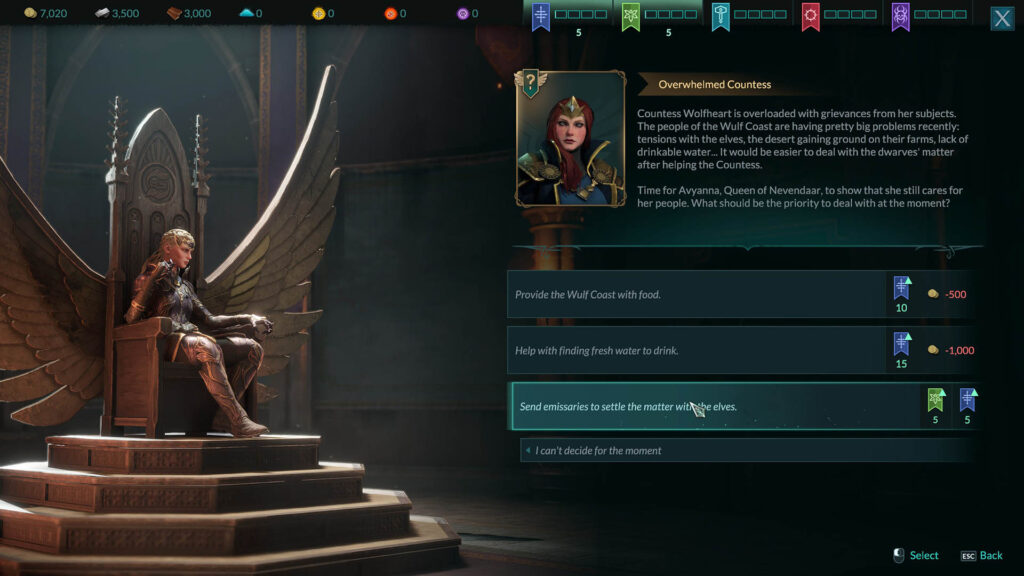This screenshot has width=1024, height=576.
Task: Open the teal hammer faction banner
Action: (x=721, y=16)
